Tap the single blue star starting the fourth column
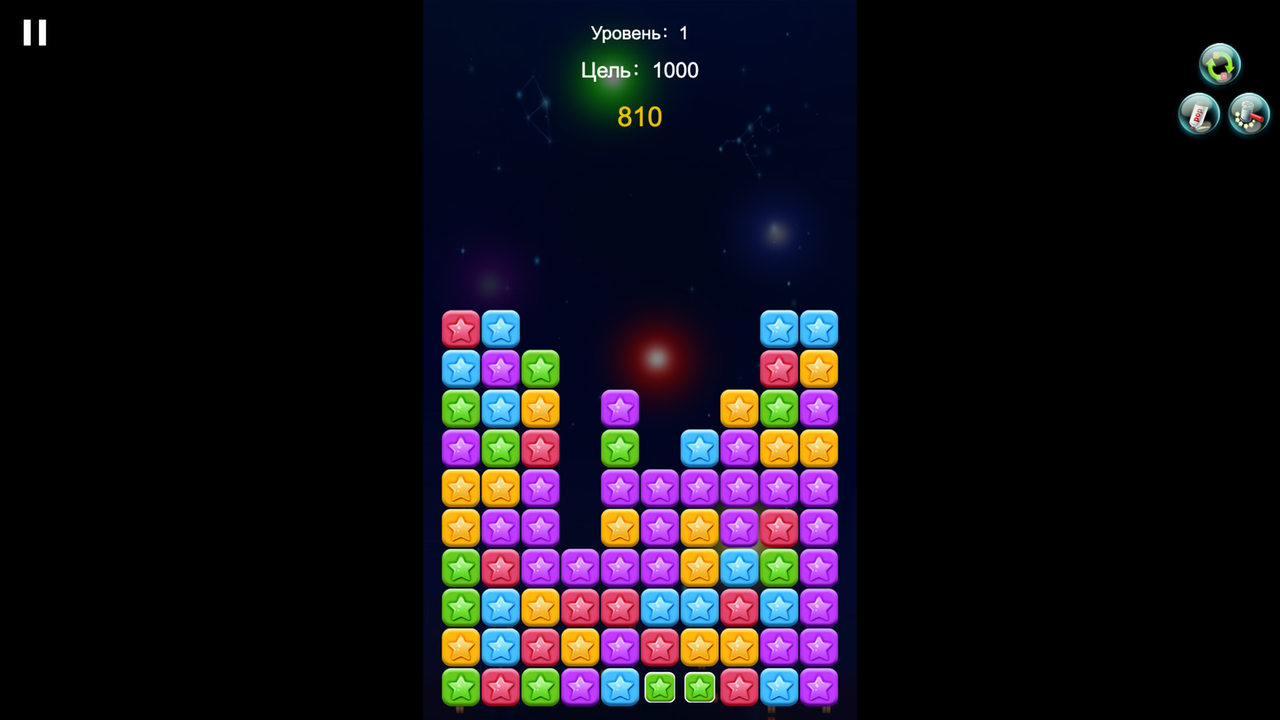This screenshot has width=1280, height=720. pyautogui.click(x=699, y=447)
